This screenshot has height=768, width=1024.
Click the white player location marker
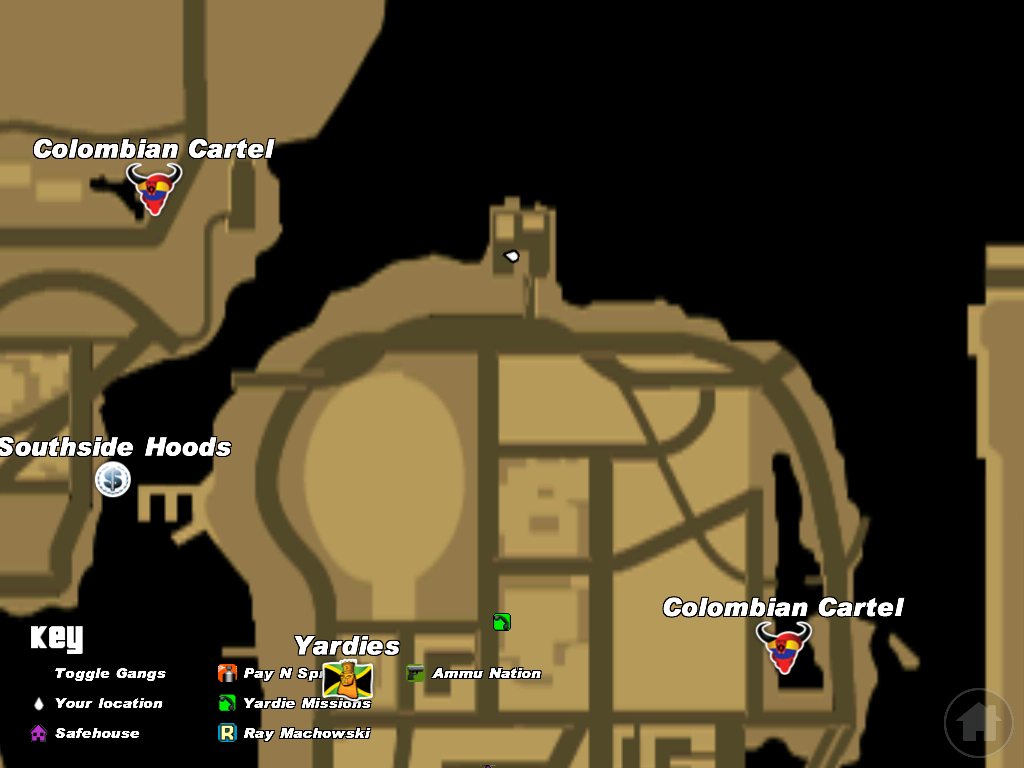coord(512,257)
